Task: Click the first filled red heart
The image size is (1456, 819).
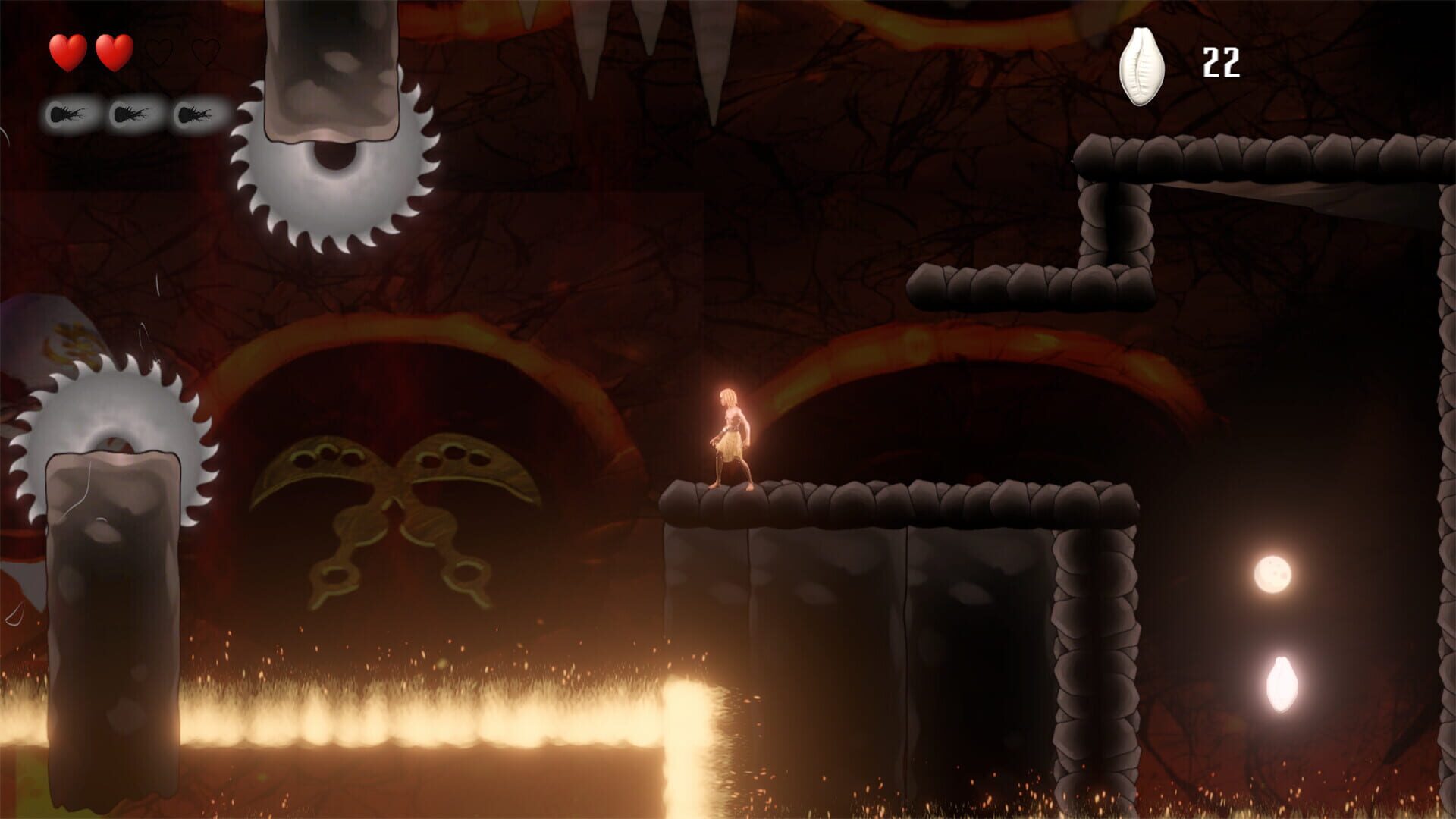Action: click(68, 52)
